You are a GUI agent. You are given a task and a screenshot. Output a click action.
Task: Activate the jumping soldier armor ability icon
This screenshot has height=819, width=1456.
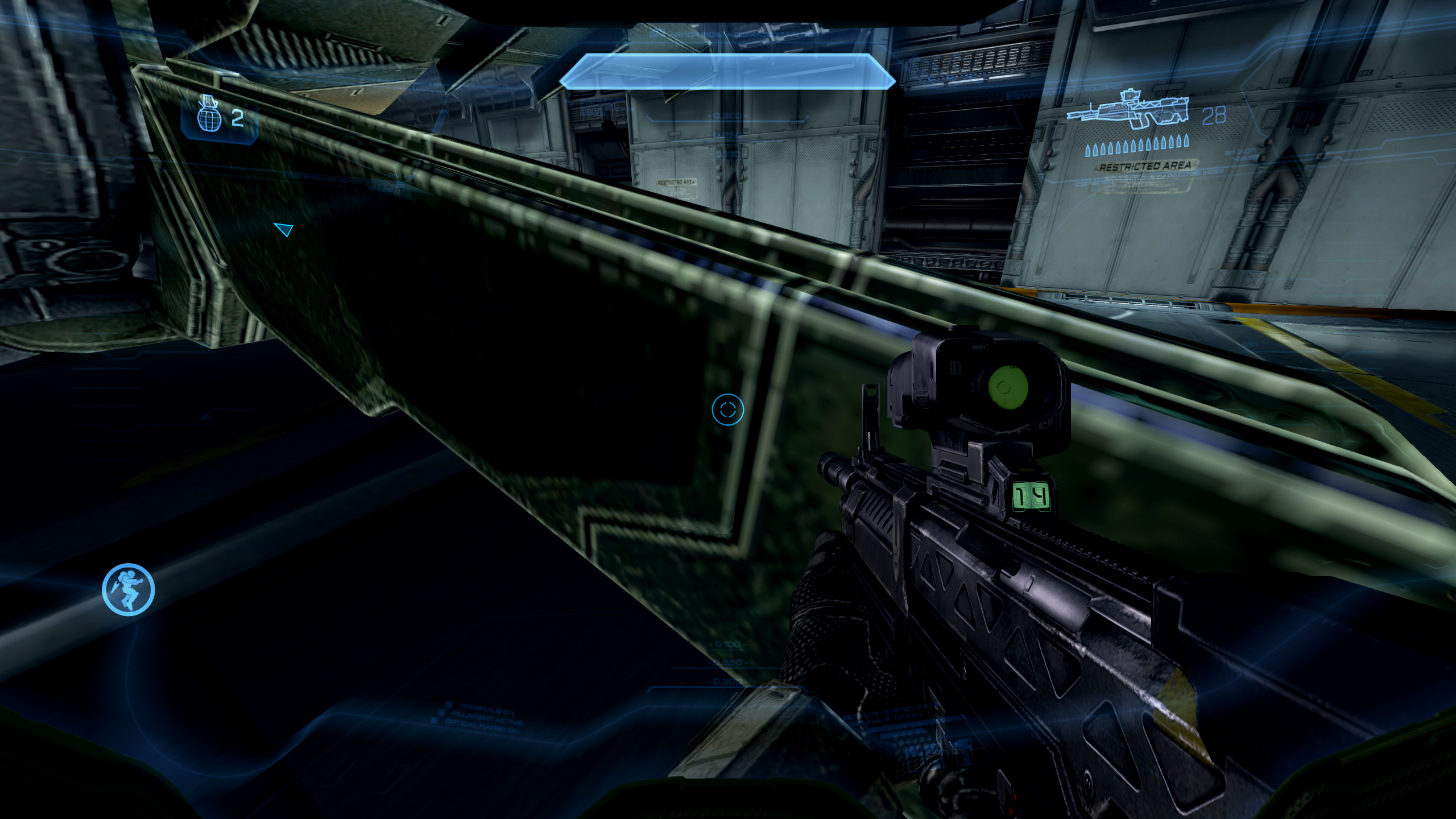129,589
